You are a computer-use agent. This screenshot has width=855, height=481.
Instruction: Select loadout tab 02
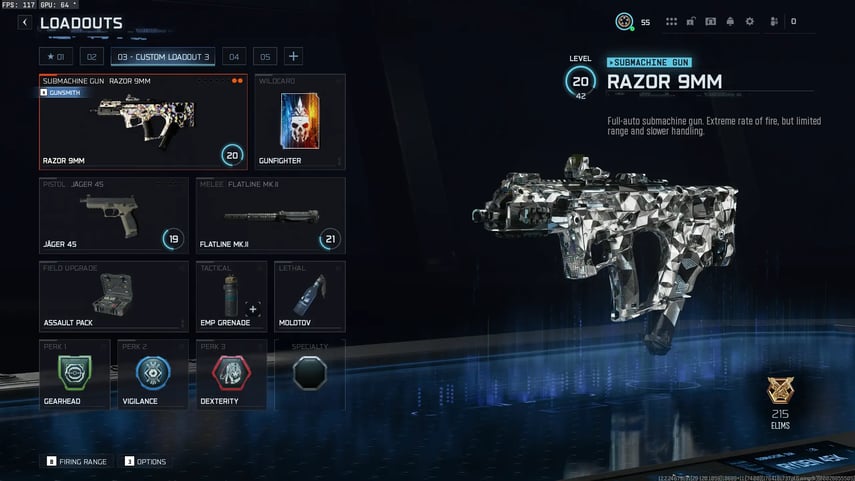tap(91, 56)
